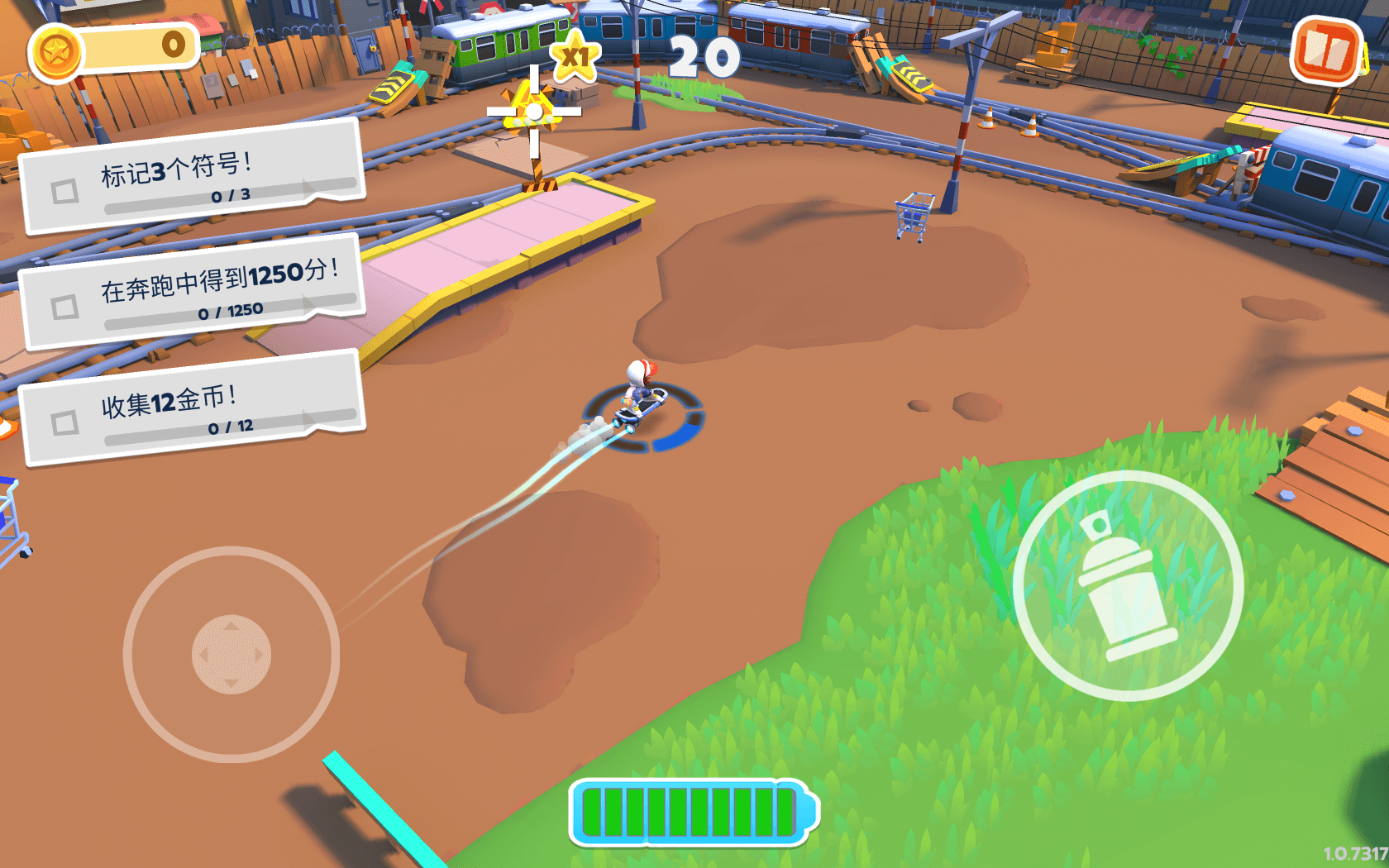Select the mark 3 symbols mission panel
This screenshot has height=868, width=1389.
coord(193,177)
